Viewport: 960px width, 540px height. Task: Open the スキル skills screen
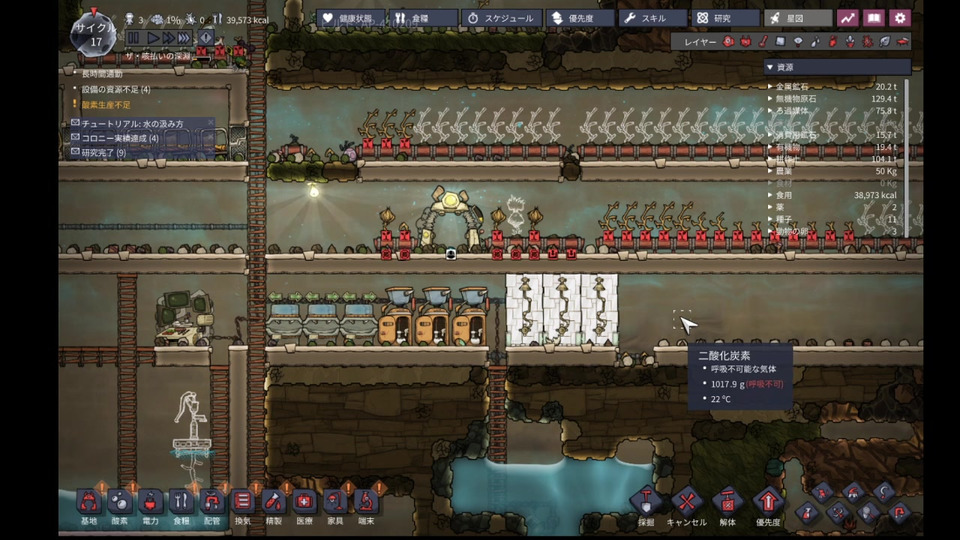[653, 18]
